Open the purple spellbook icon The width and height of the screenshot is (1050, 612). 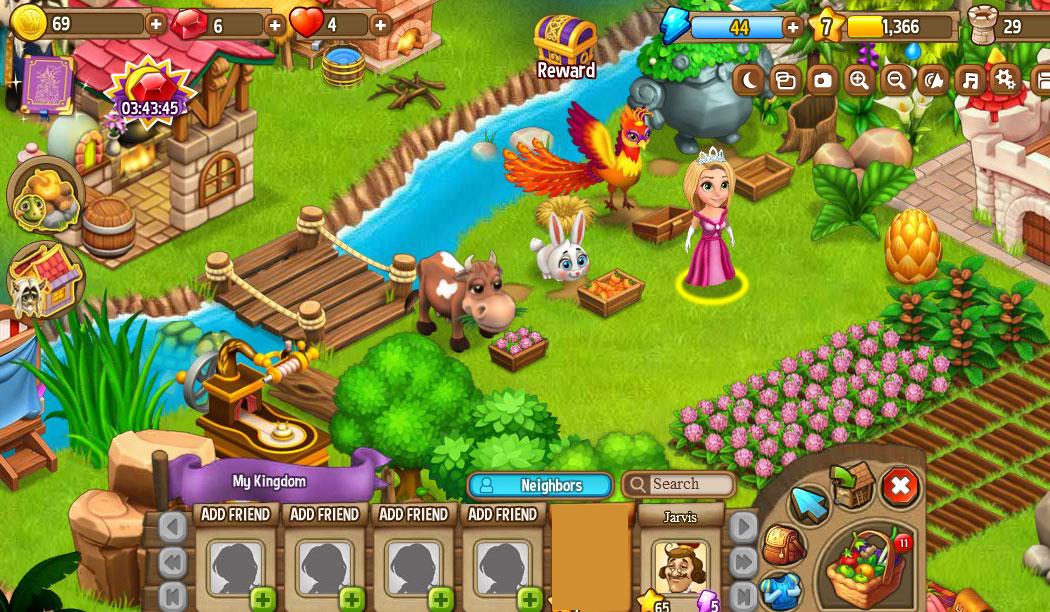click(46, 84)
